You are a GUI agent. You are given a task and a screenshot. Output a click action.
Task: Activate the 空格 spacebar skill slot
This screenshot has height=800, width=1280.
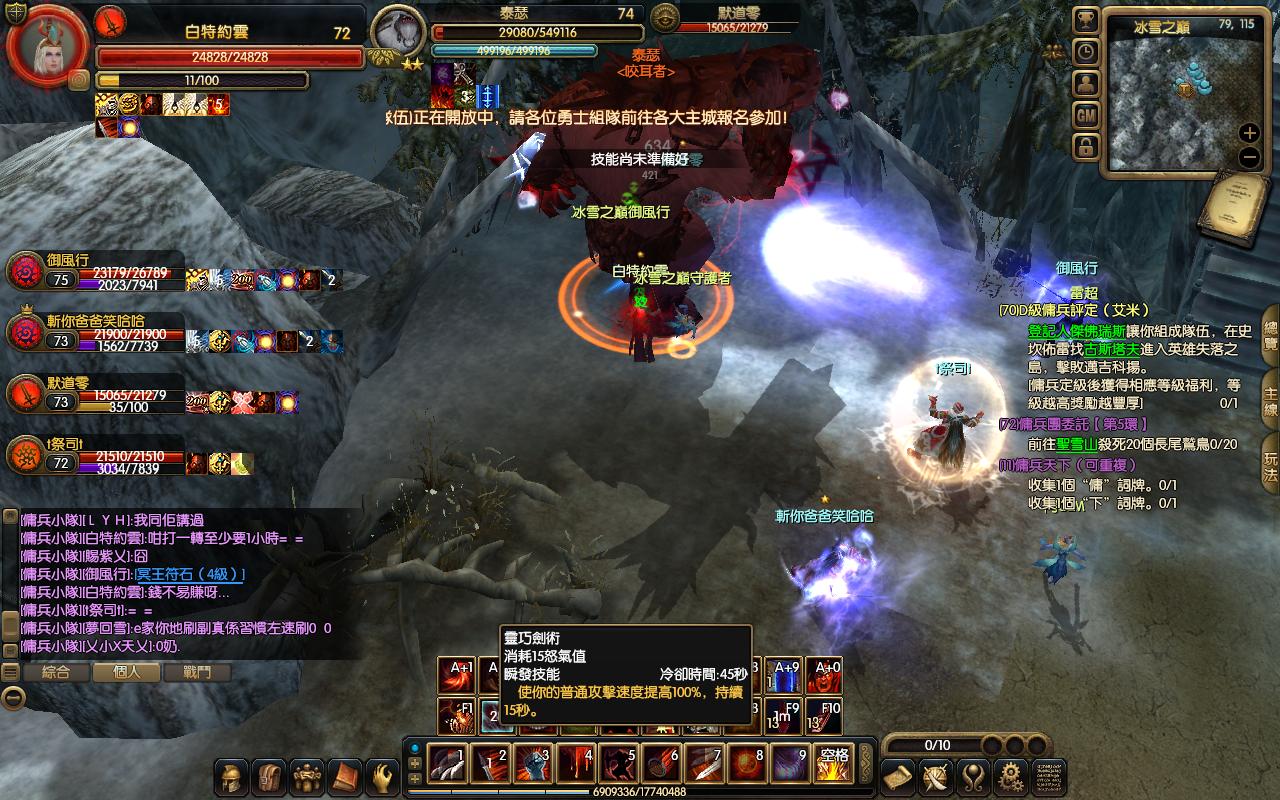(832, 764)
